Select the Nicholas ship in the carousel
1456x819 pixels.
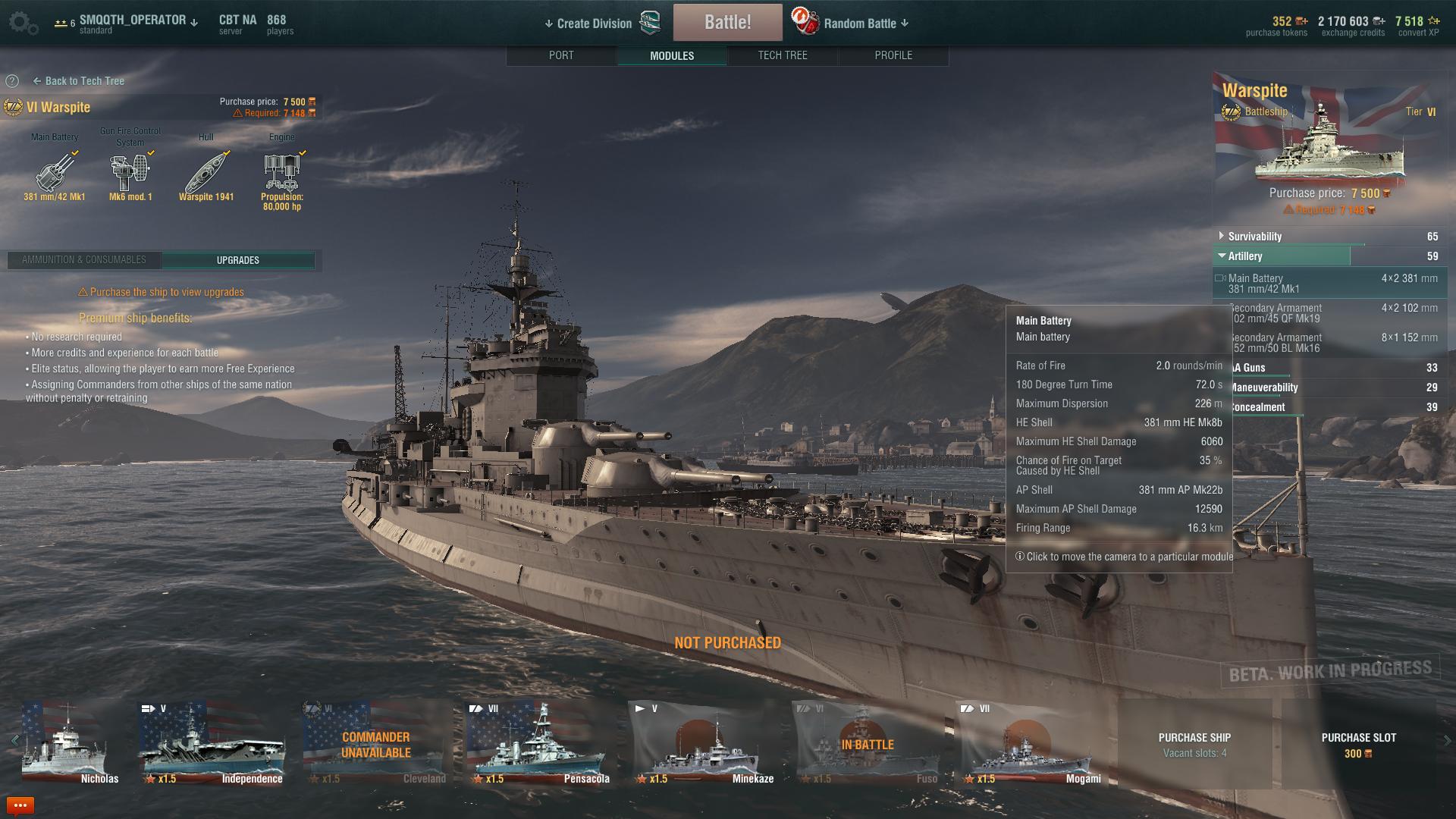[71, 743]
